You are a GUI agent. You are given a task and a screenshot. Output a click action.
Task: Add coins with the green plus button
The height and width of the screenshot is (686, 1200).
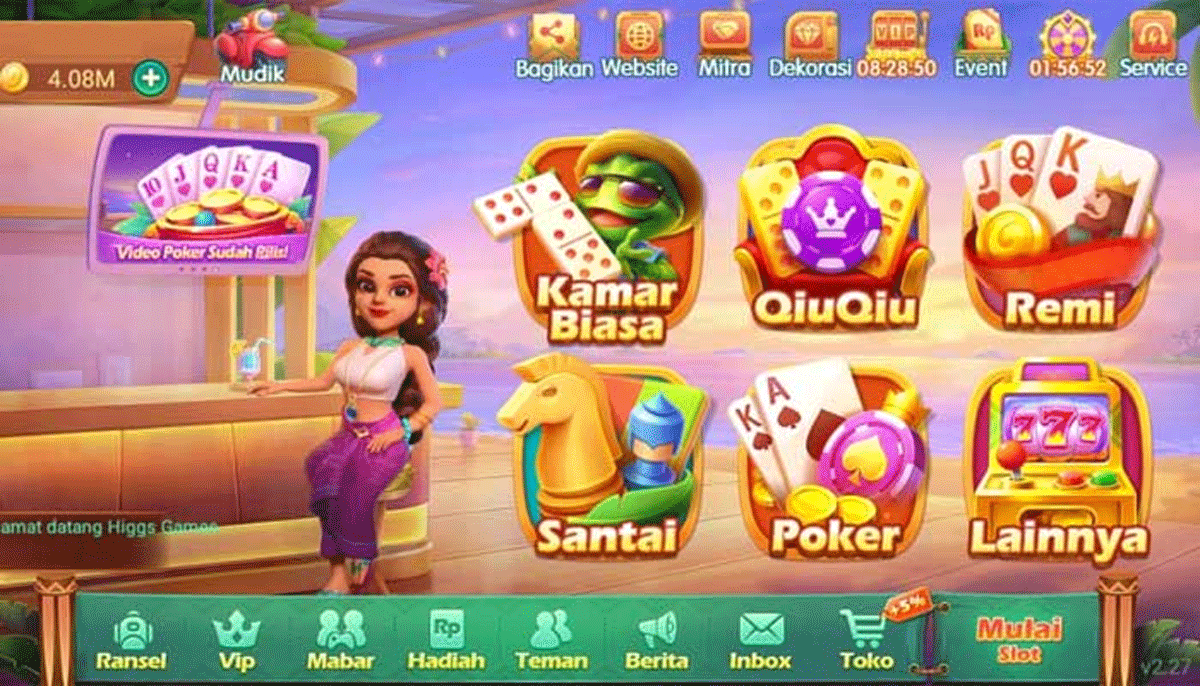(150, 78)
